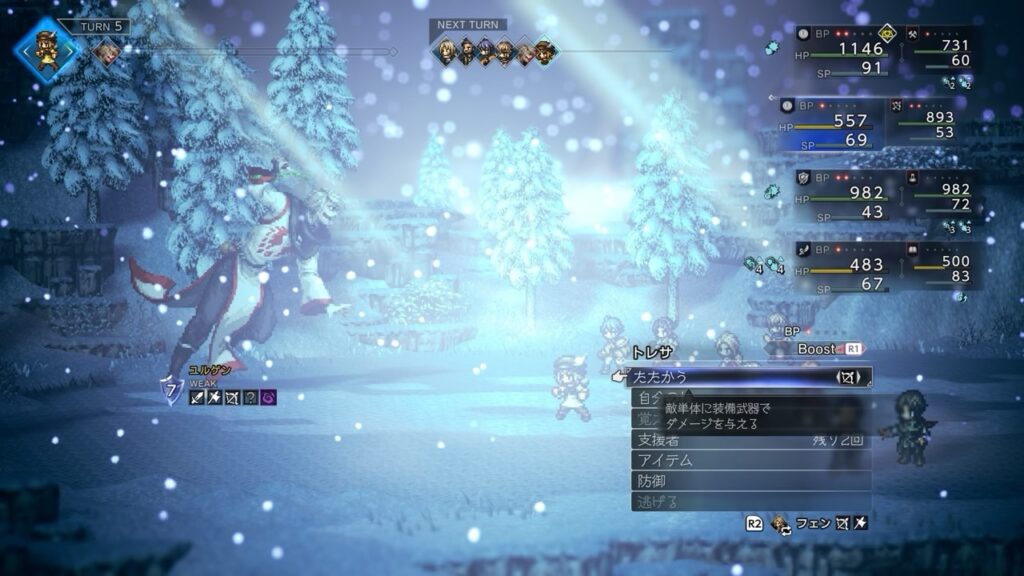Click the sword weakness icon under ユルゲン
The image size is (1024, 576).
click(x=197, y=398)
